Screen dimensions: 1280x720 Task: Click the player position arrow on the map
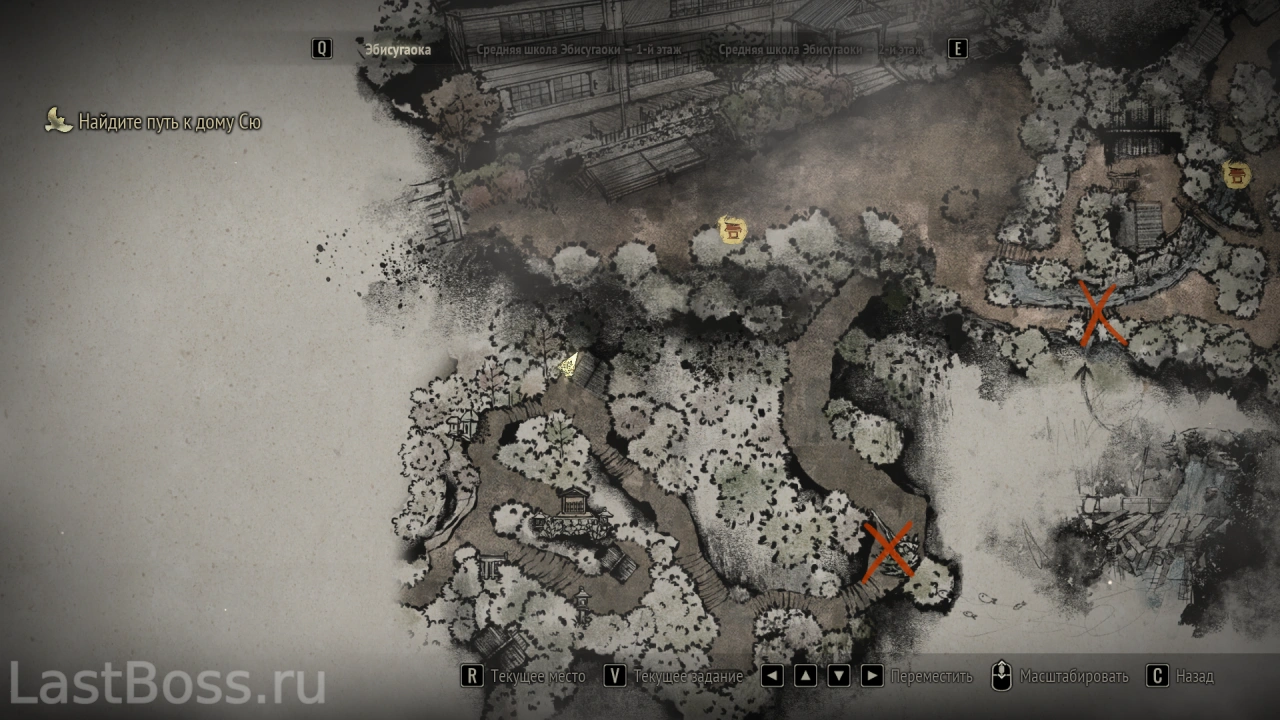pyautogui.click(x=570, y=365)
